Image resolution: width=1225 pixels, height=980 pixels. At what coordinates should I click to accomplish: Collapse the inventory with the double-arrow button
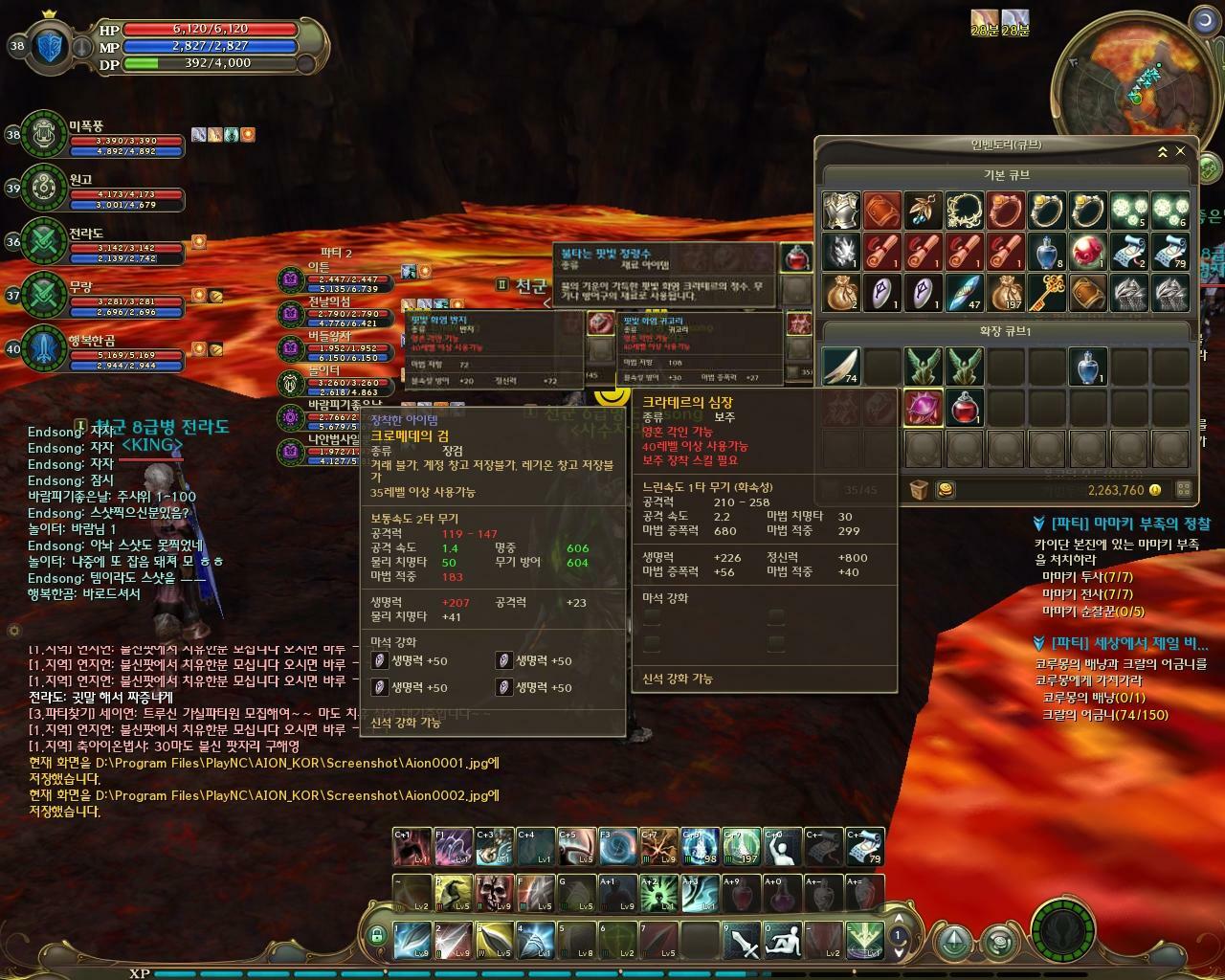pyautogui.click(x=1162, y=151)
